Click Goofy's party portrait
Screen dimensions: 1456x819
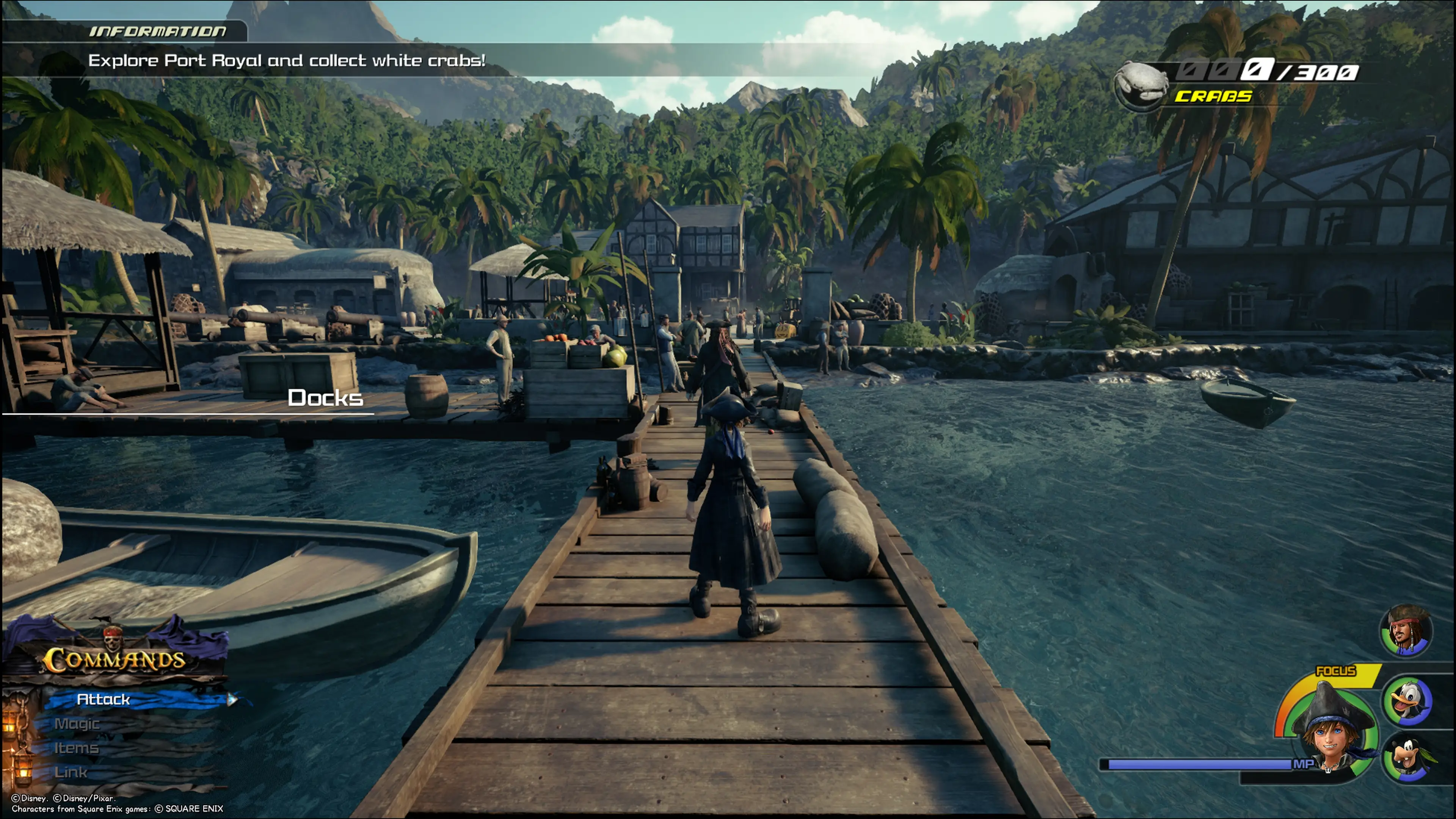[x=1407, y=758]
